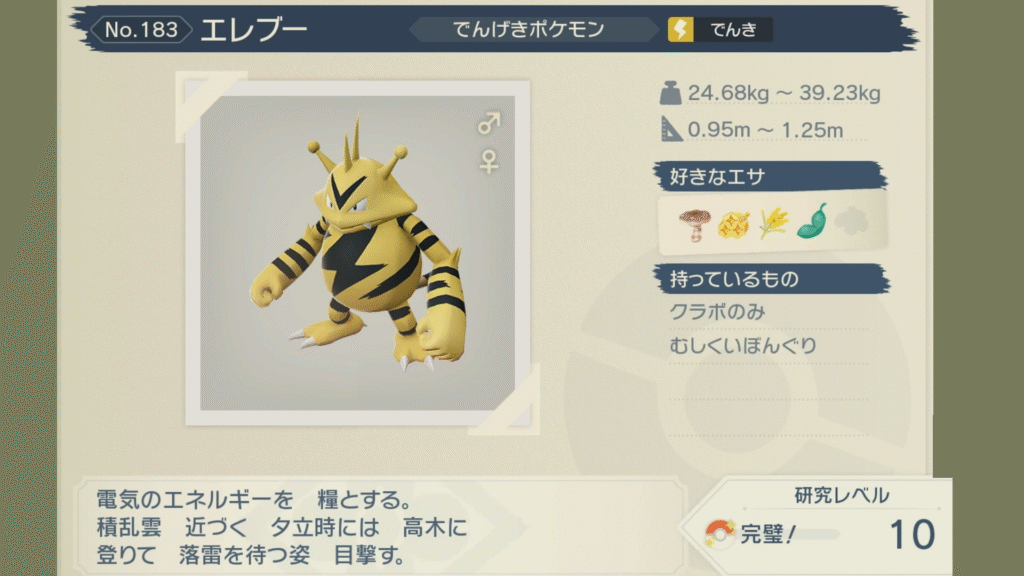The width and height of the screenshot is (1024, 576).
Task: Click the honeycomb food icon
Action: coord(733,223)
